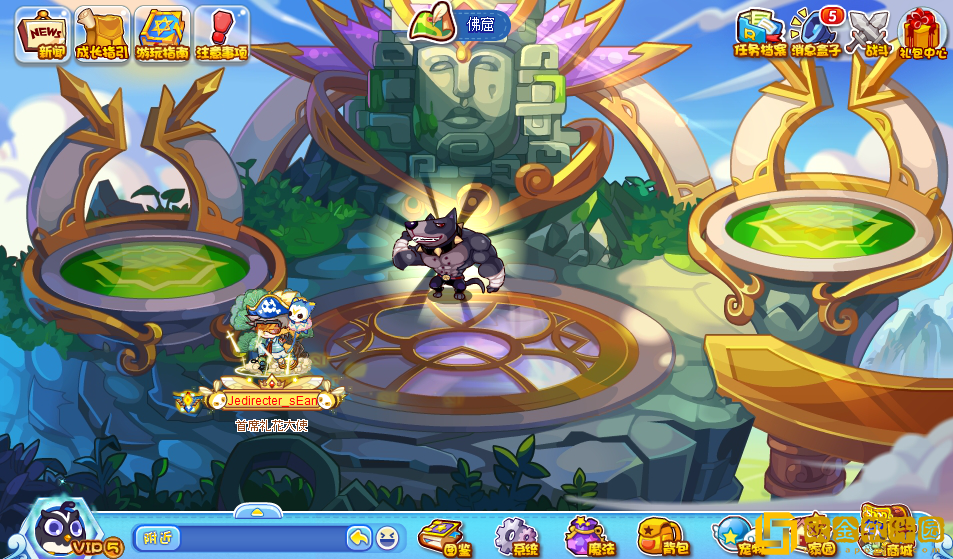Click the penguin avatar with the VIP 5 badge
The height and width of the screenshot is (559, 953).
[x=61, y=528]
